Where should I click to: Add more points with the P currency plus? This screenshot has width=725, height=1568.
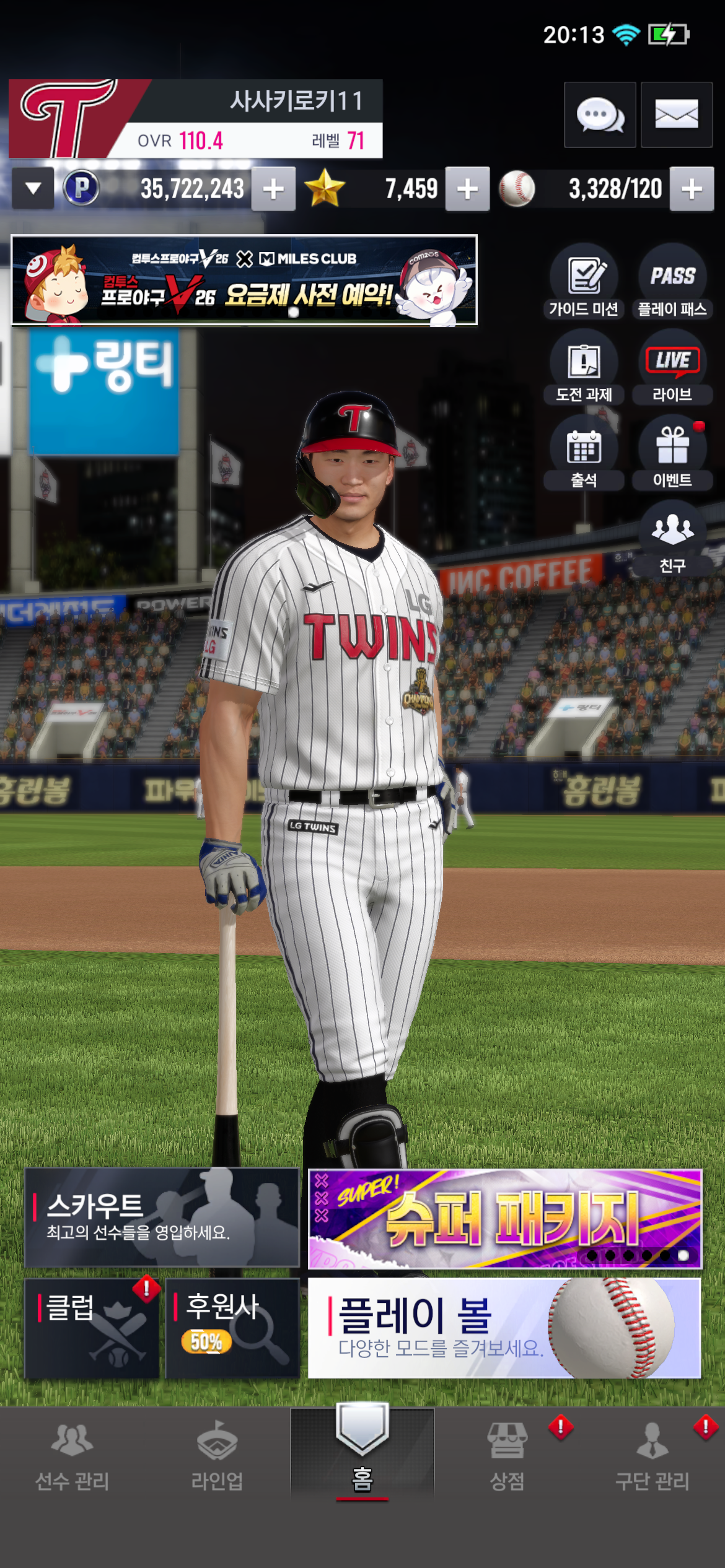pyautogui.click(x=273, y=189)
